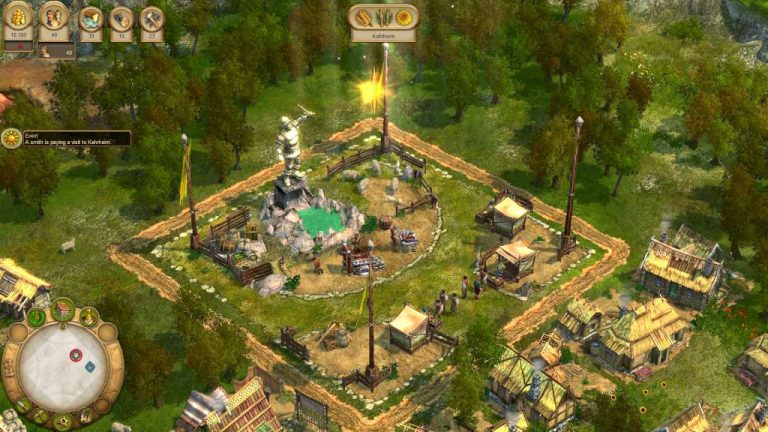The height and width of the screenshot is (432, 768).
Task: Click the tools hammer resource icon
Action: point(151,19)
